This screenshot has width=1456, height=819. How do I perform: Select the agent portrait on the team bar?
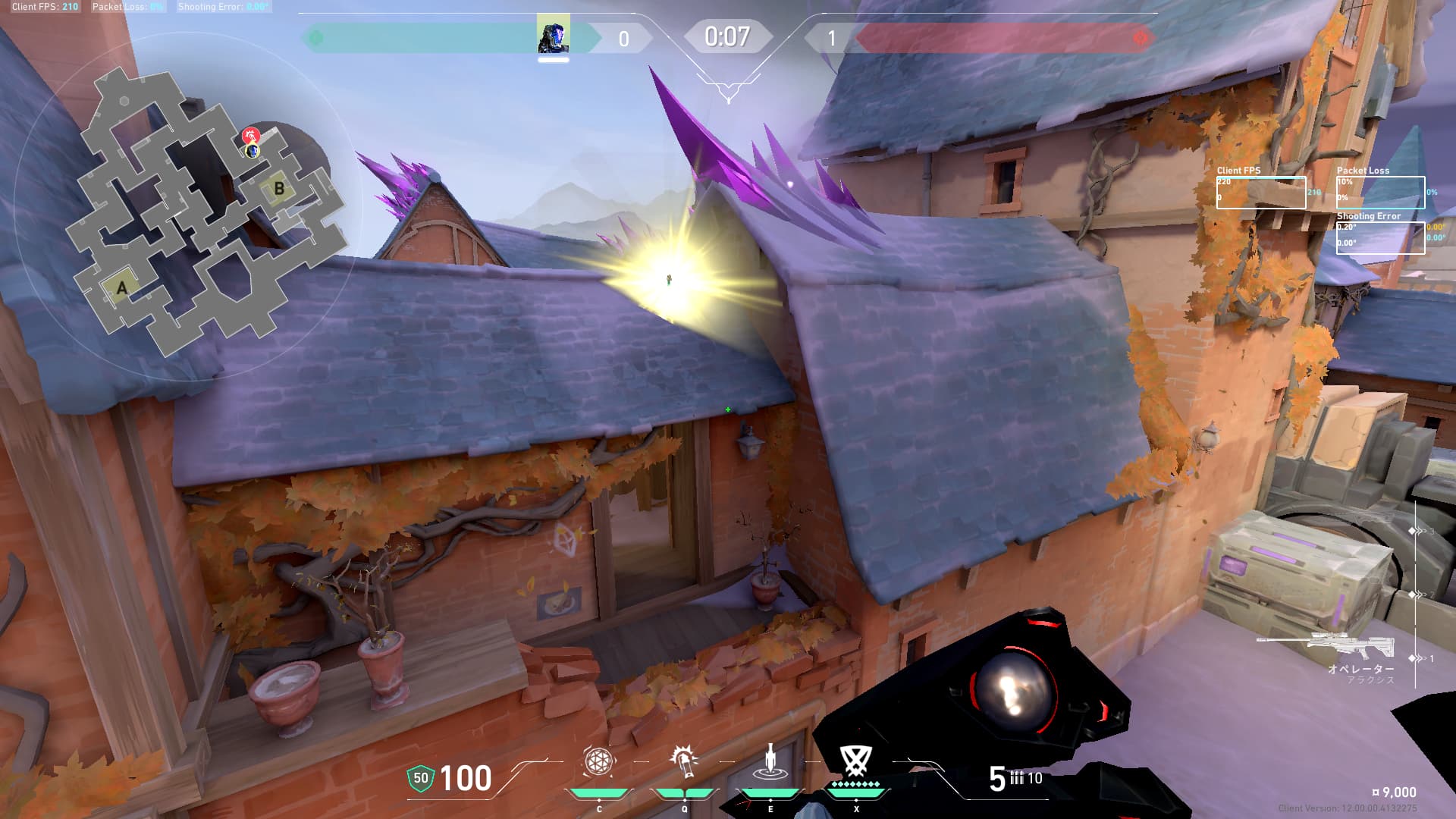(x=553, y=36)
